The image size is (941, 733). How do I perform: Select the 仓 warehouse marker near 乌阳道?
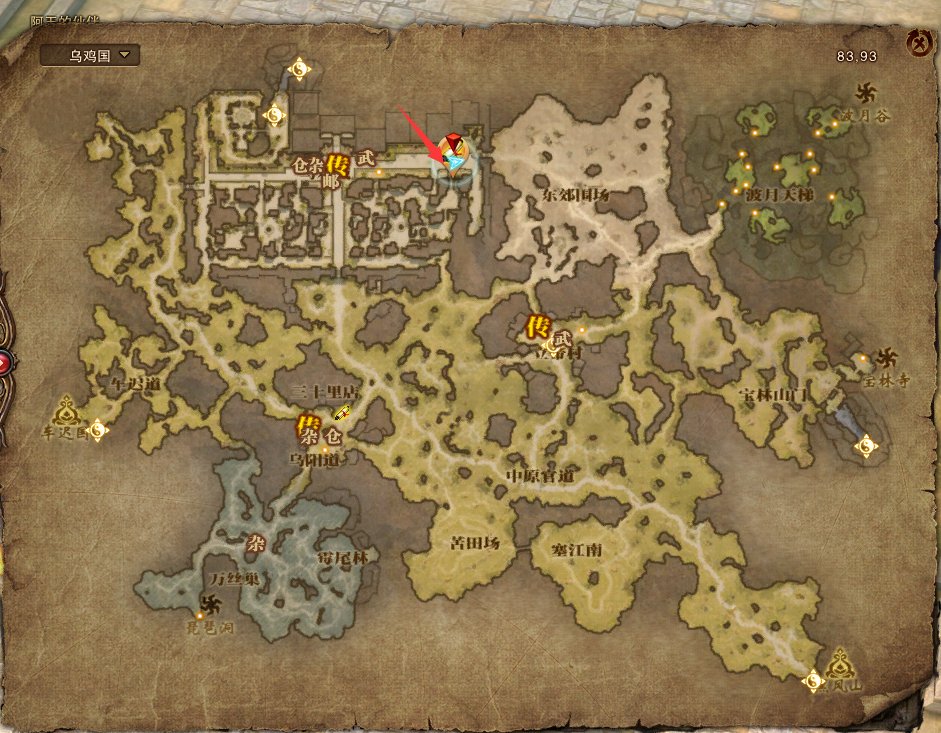coord(334,435)
